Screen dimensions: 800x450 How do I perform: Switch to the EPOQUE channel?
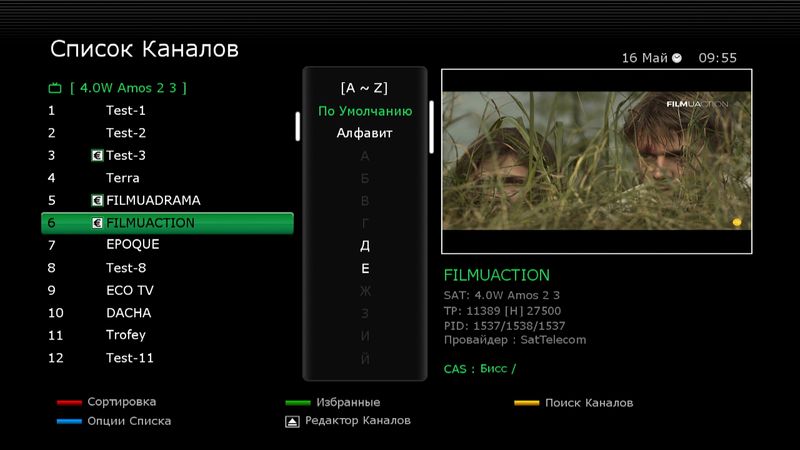pos(133,245)
